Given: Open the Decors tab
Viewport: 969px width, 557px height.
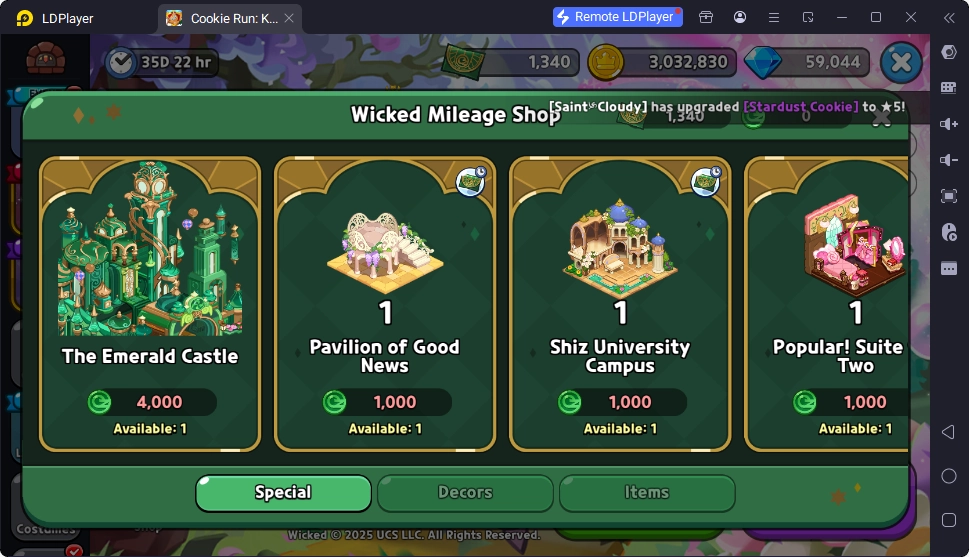Looking at the screenshot, I should (x=465, y=493).
